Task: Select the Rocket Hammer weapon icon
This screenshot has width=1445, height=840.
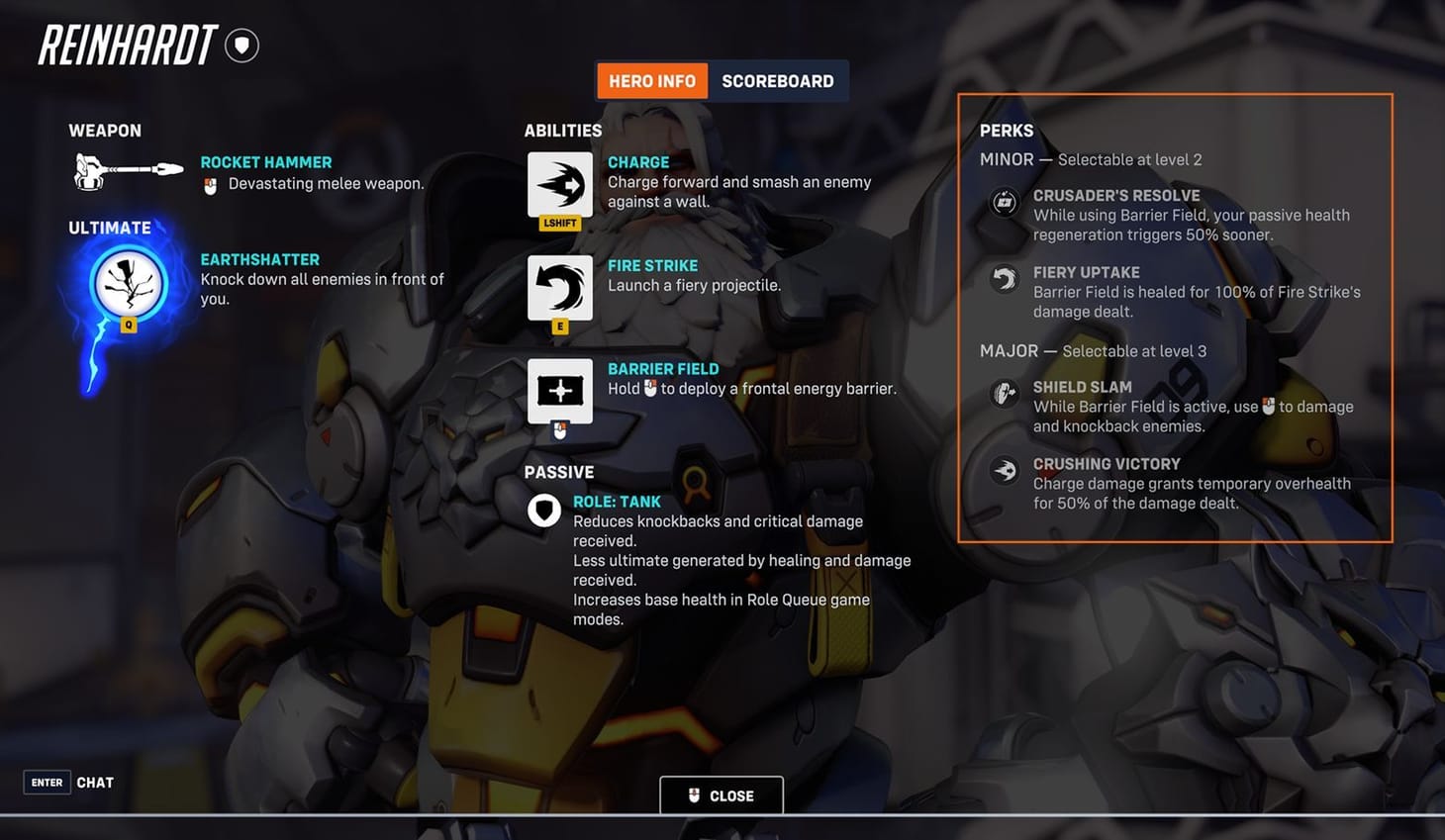Action: point(126,170)
